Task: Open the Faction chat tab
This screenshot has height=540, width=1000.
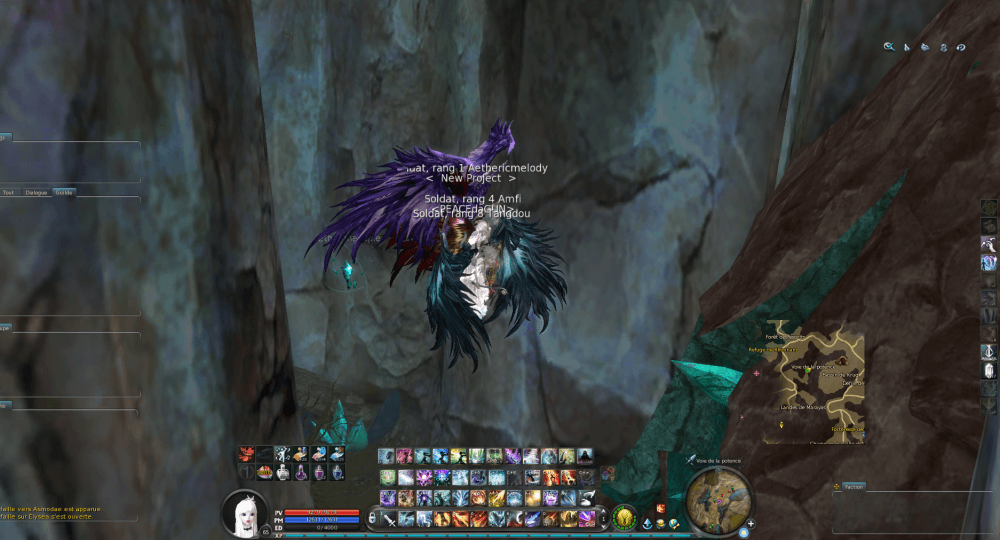Action: tap(854, 486)
